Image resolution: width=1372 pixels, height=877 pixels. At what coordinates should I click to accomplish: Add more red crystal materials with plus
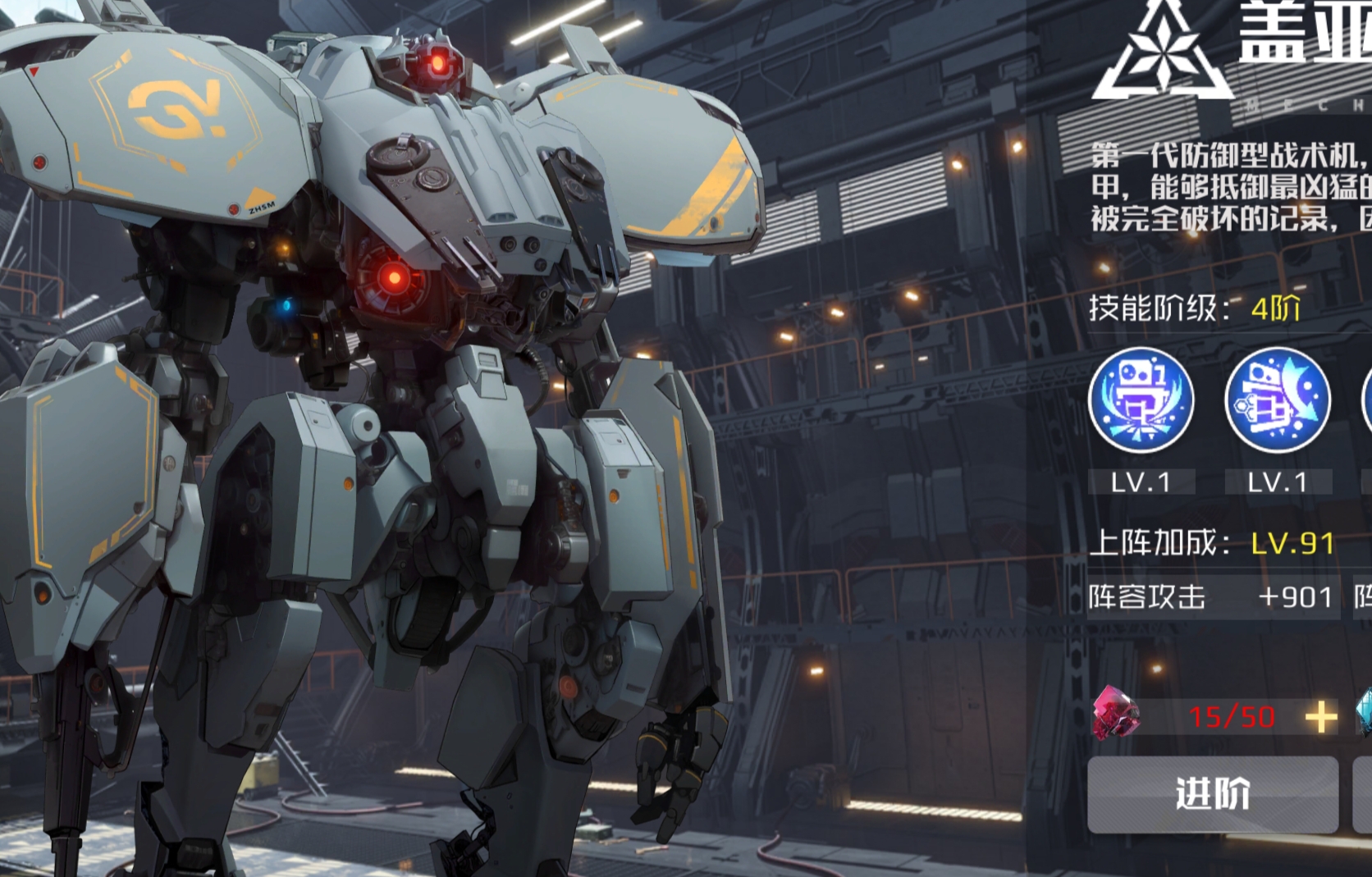[1320, 718]
